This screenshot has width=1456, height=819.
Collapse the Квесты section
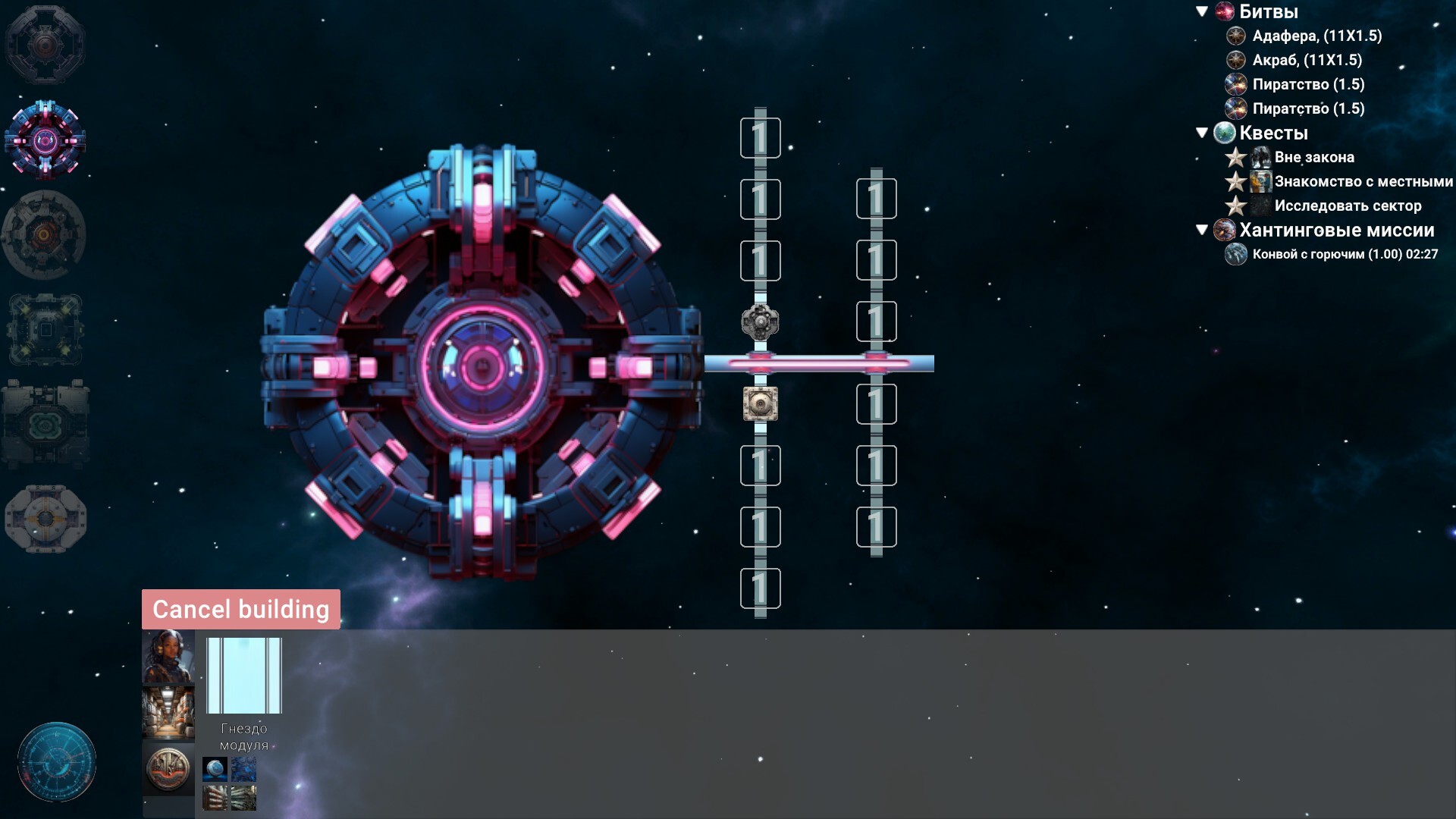pyautogui.click(x=1202, y=133)
